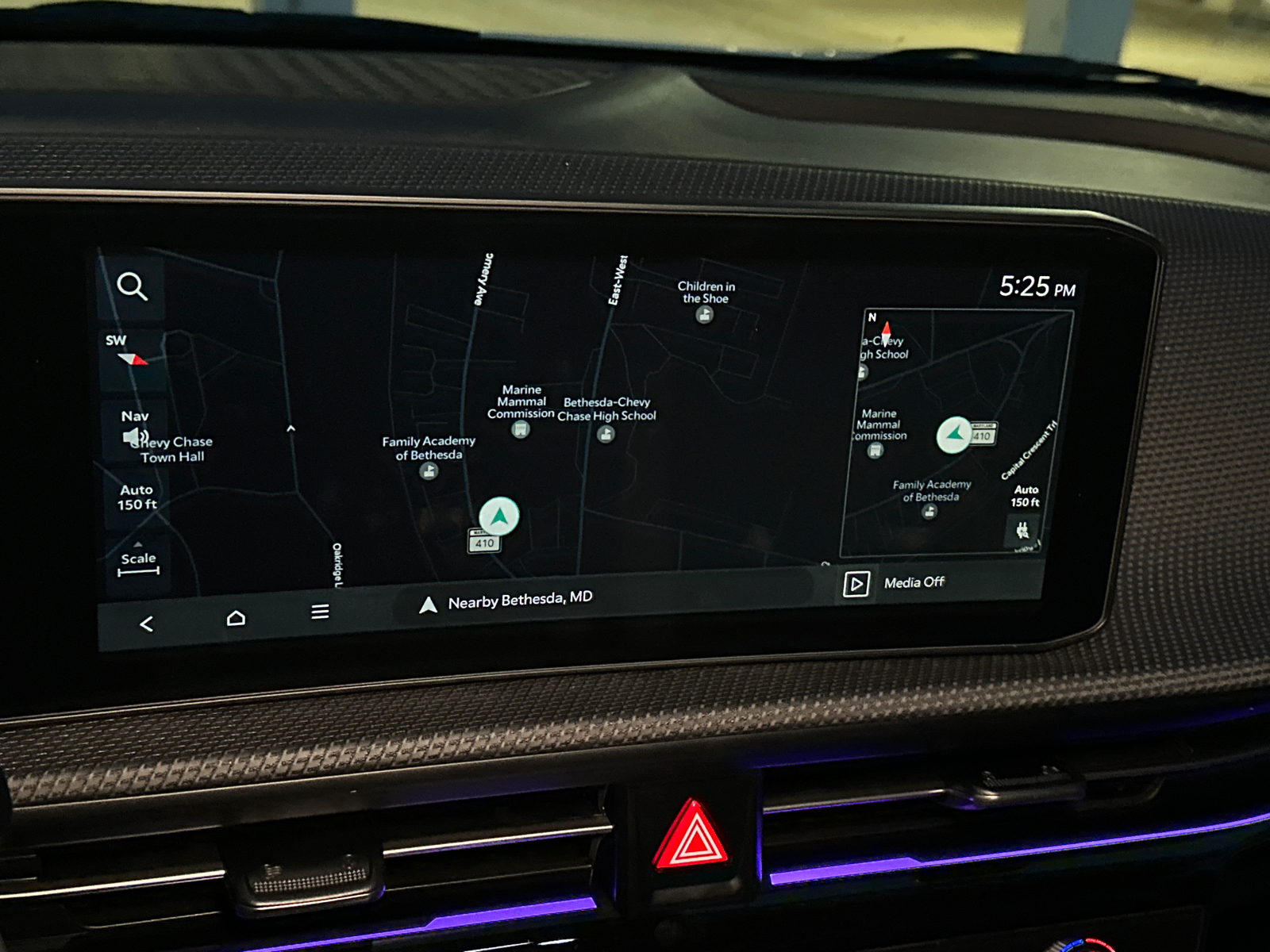Tap the green vehicle position arrow on the map

[x=499, y=516]
